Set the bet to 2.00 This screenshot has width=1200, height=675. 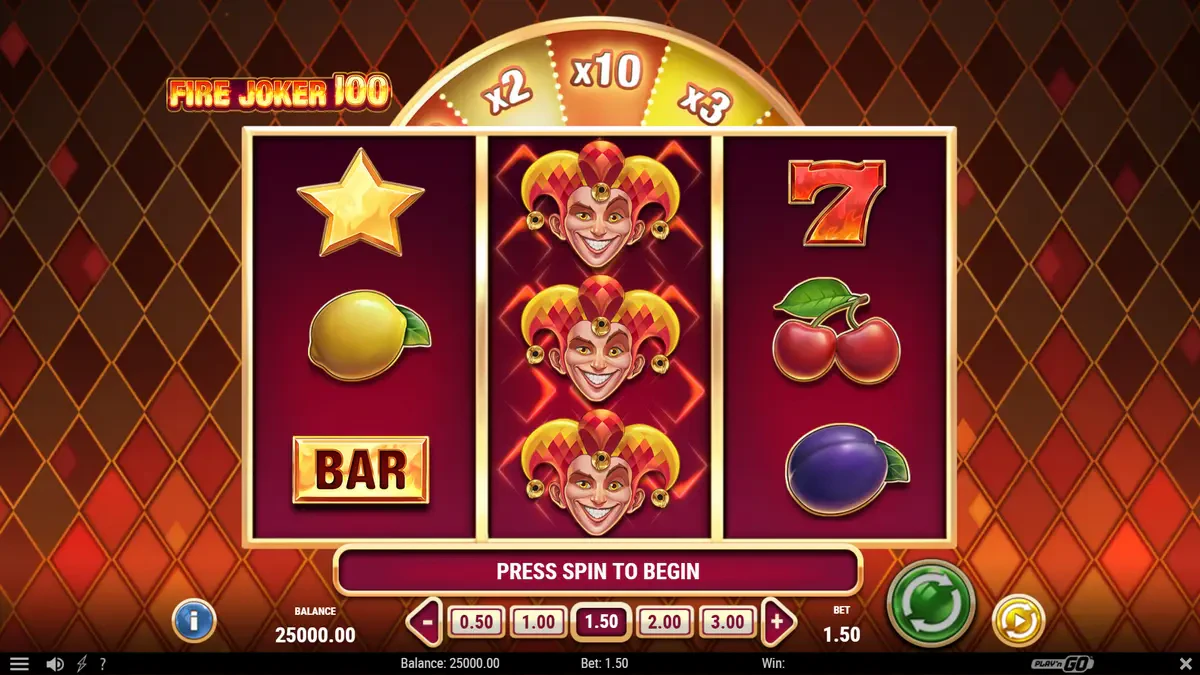(x=664, y=622)
